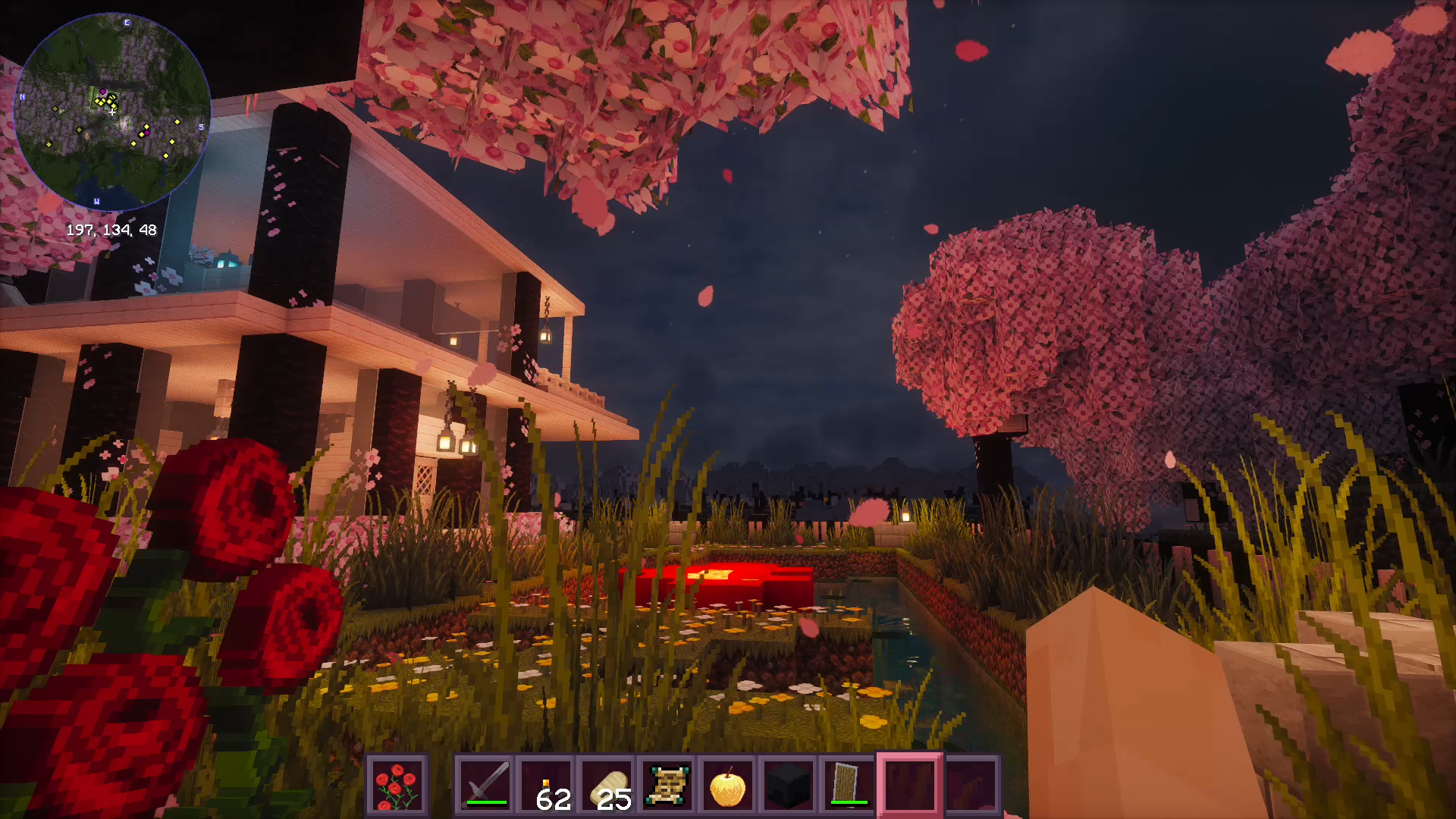
Task: Select the bread stack showing 25
Action: [x=607, y=785]
